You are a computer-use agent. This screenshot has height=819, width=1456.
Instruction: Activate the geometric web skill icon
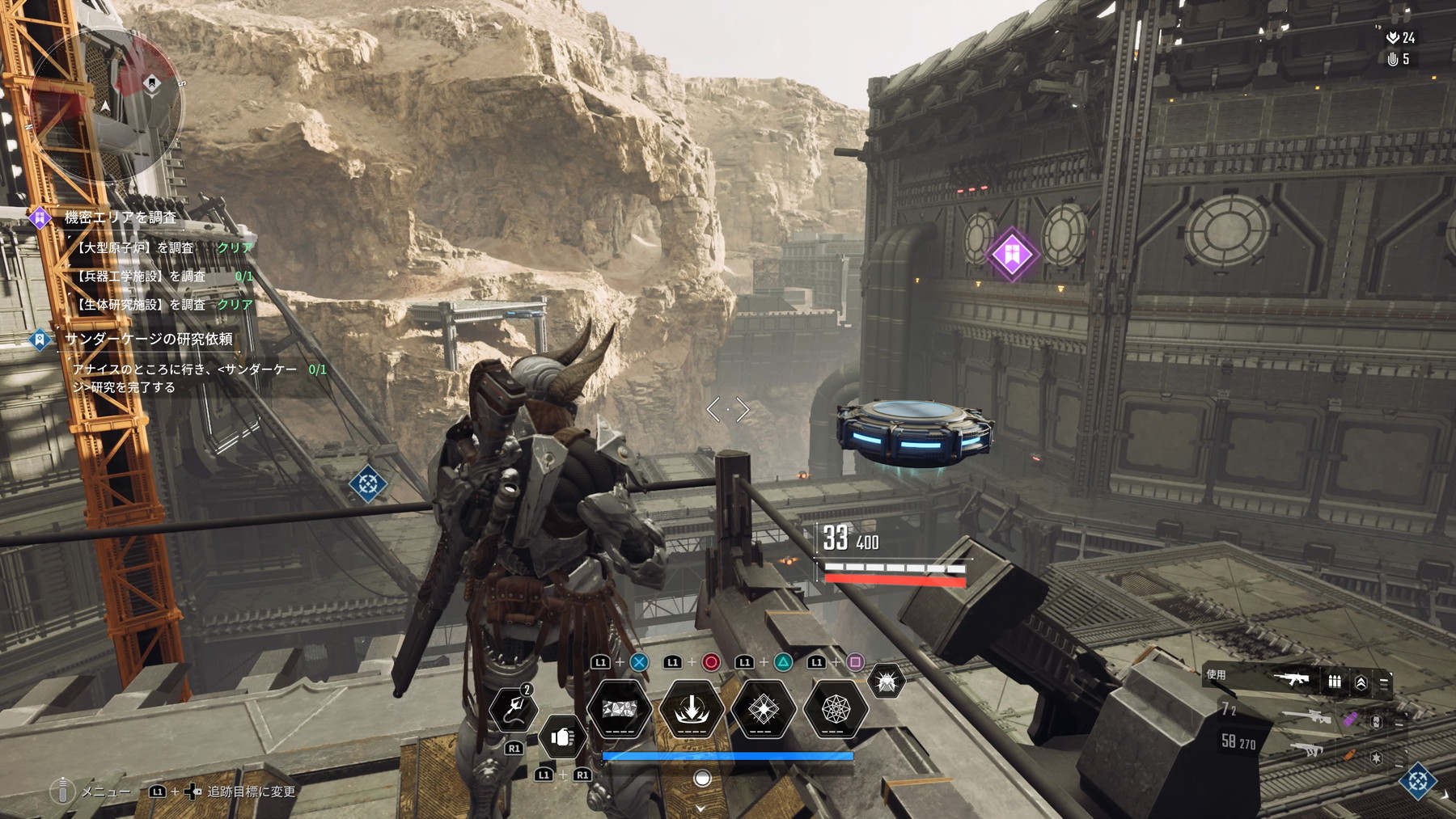(835, 709)
